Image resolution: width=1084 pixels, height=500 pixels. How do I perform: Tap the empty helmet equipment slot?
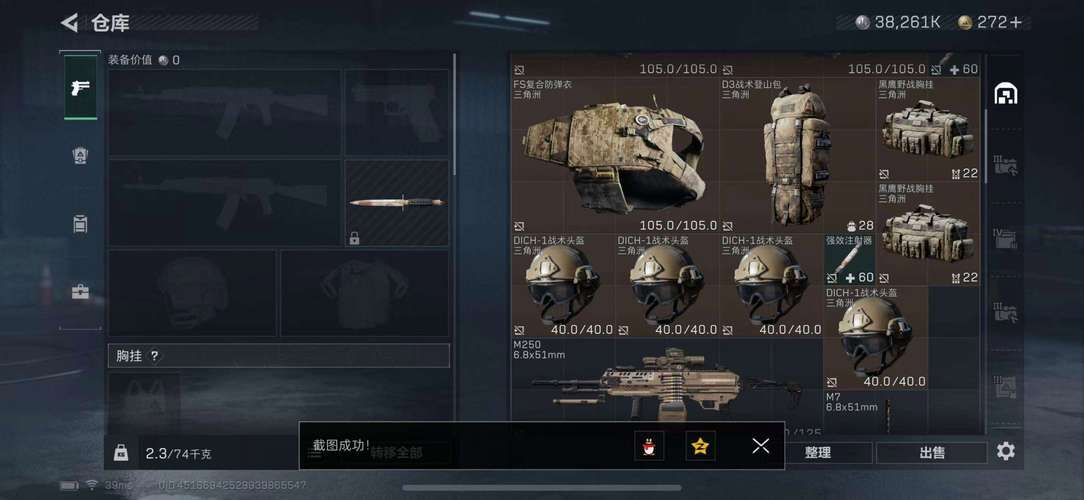191,292
